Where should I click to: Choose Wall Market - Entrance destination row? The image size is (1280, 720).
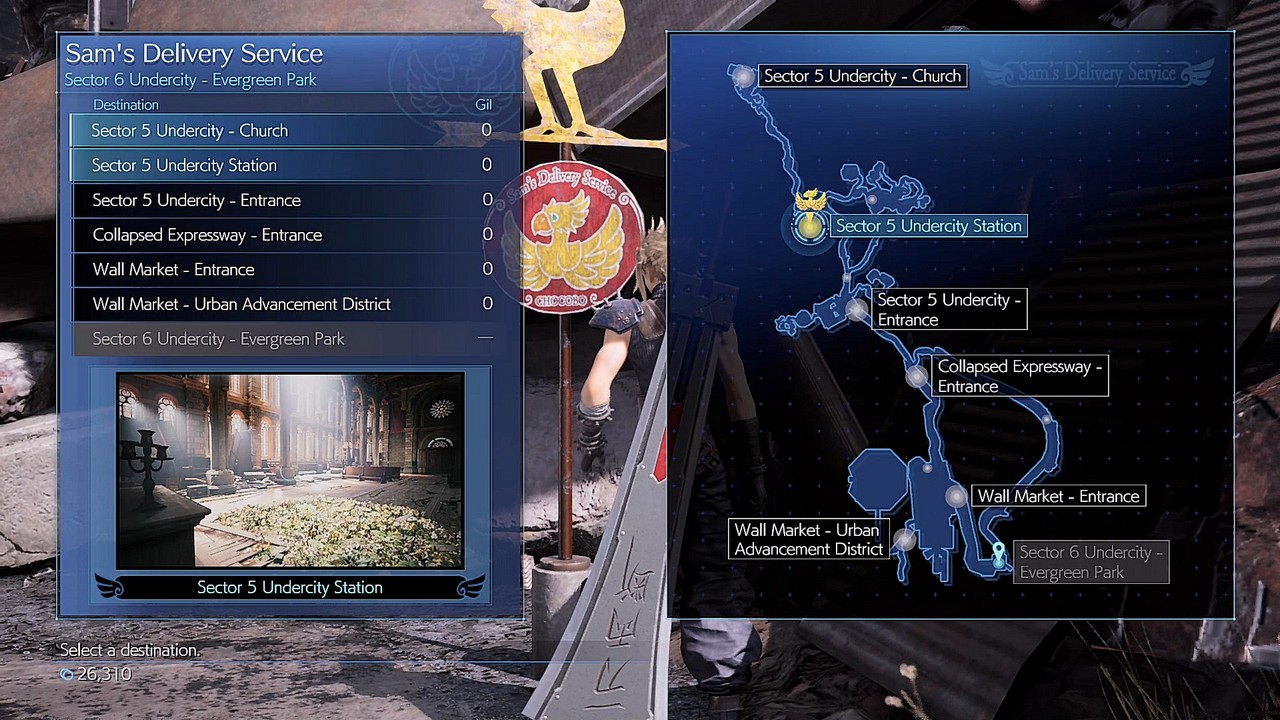tap(290, 270)
